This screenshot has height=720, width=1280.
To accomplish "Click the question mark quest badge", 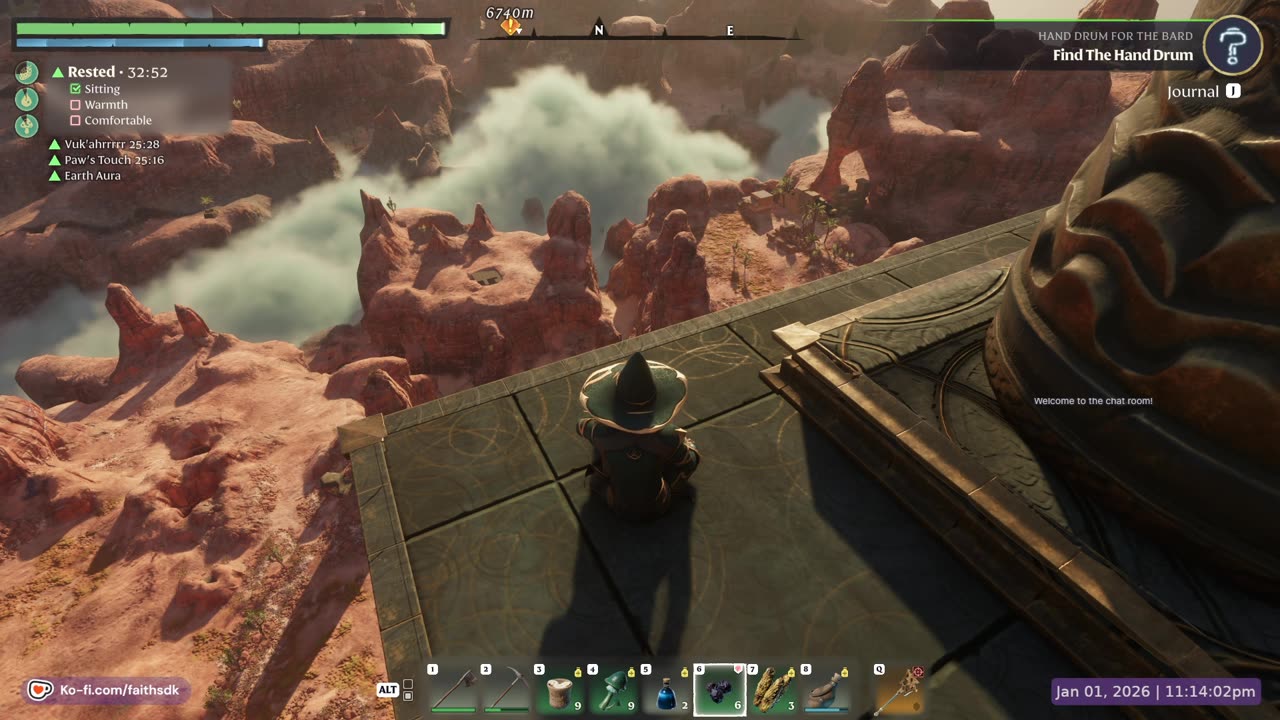I will [1232, 45].
